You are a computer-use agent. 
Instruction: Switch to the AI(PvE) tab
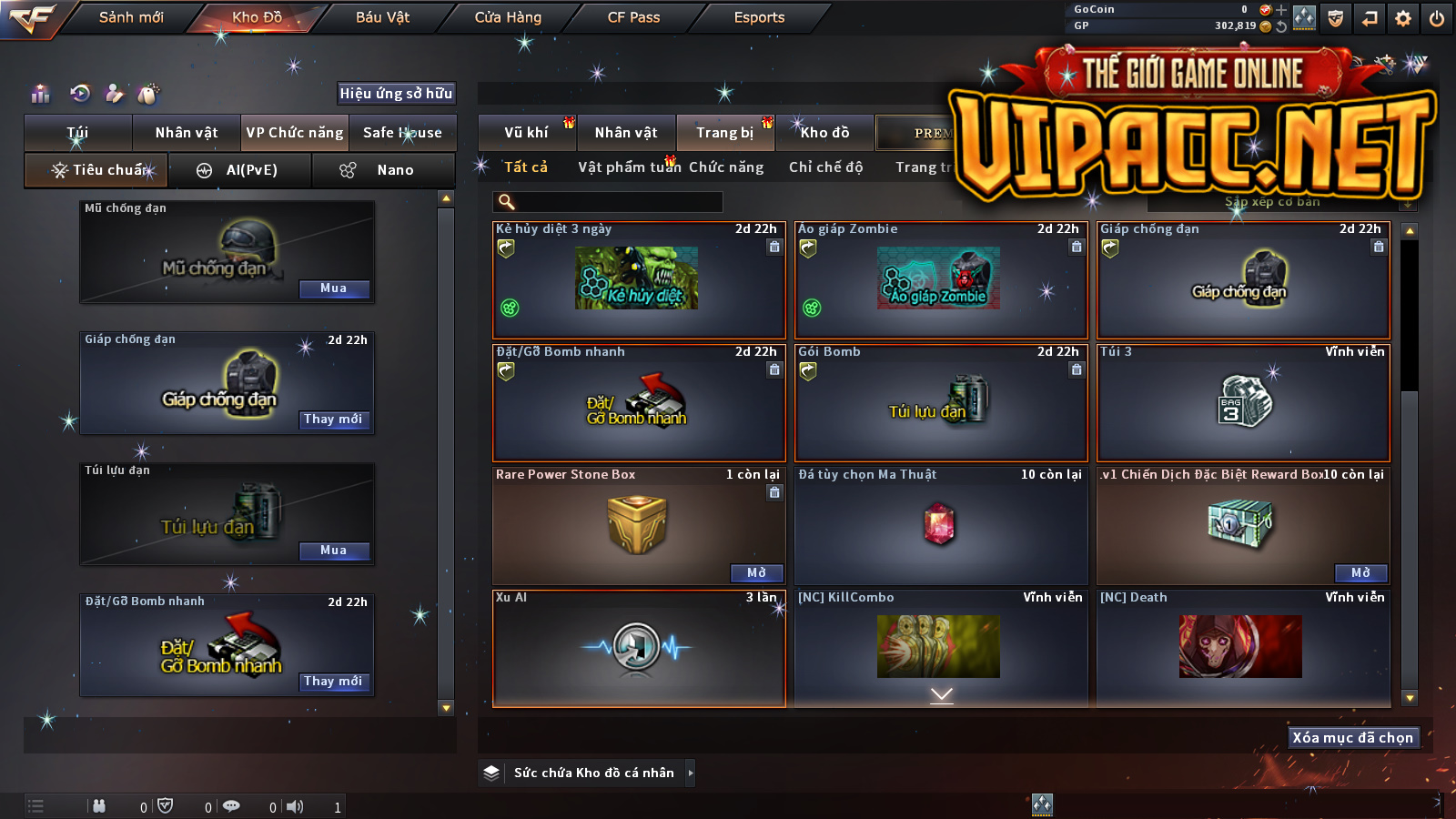[241, 170]
